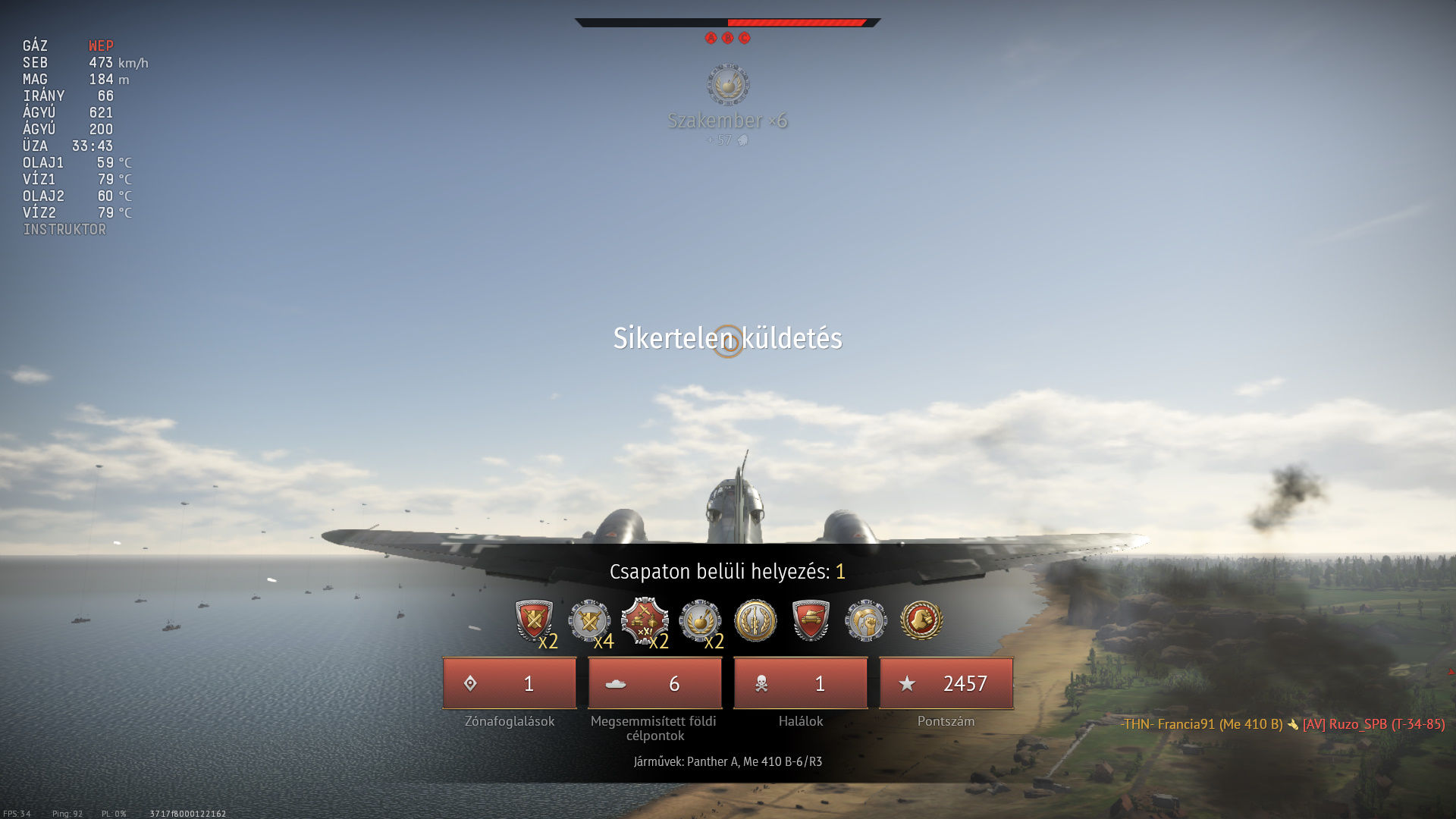Select the gold rifle-and-laurel medal
Screen dimensions: 1456x819
coord(755,620)
